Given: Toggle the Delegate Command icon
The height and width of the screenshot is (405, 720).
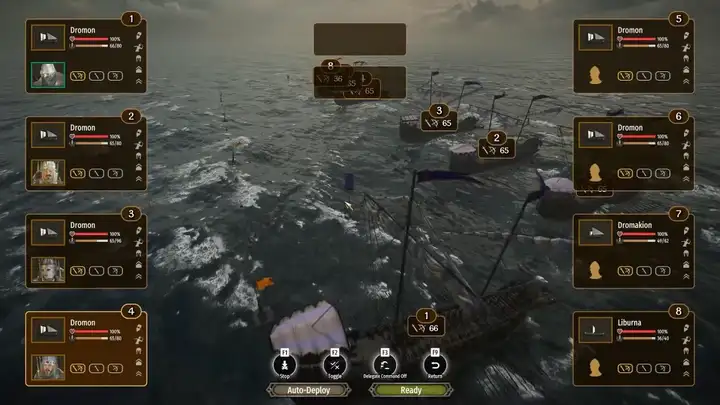Looking at the screenshot, I should coord(385,365).
